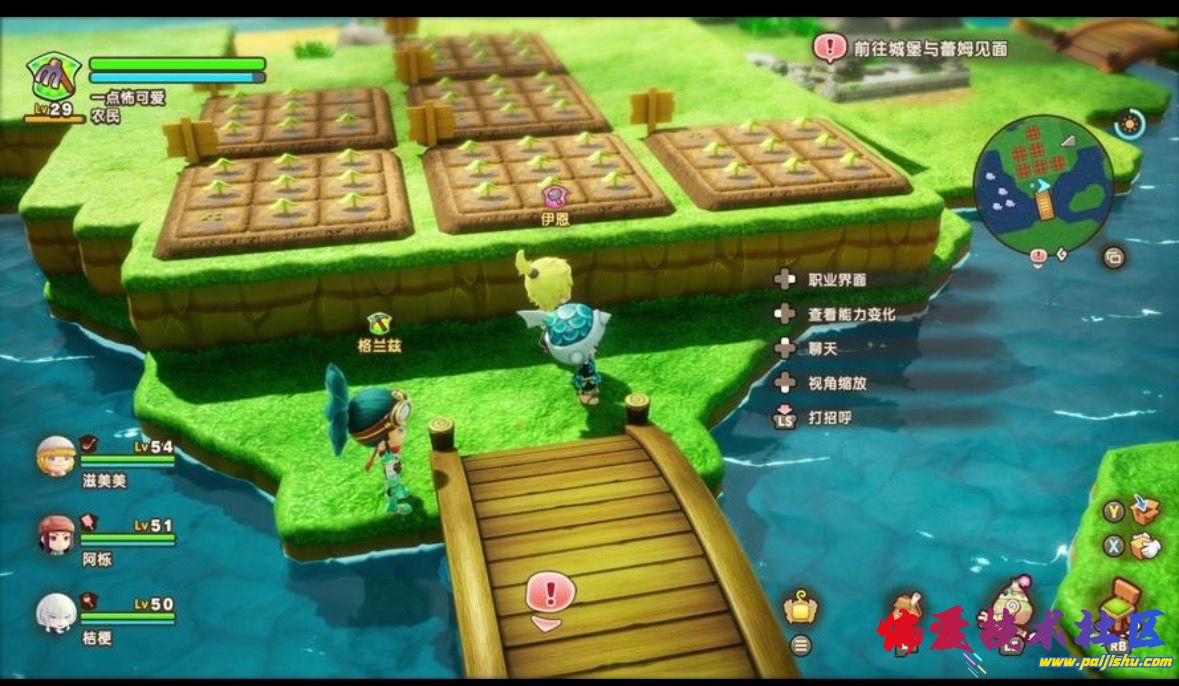Select party member 滋美美's portrait
Image resolution: width=1179 pixels, height=686 pixels.
56,456
